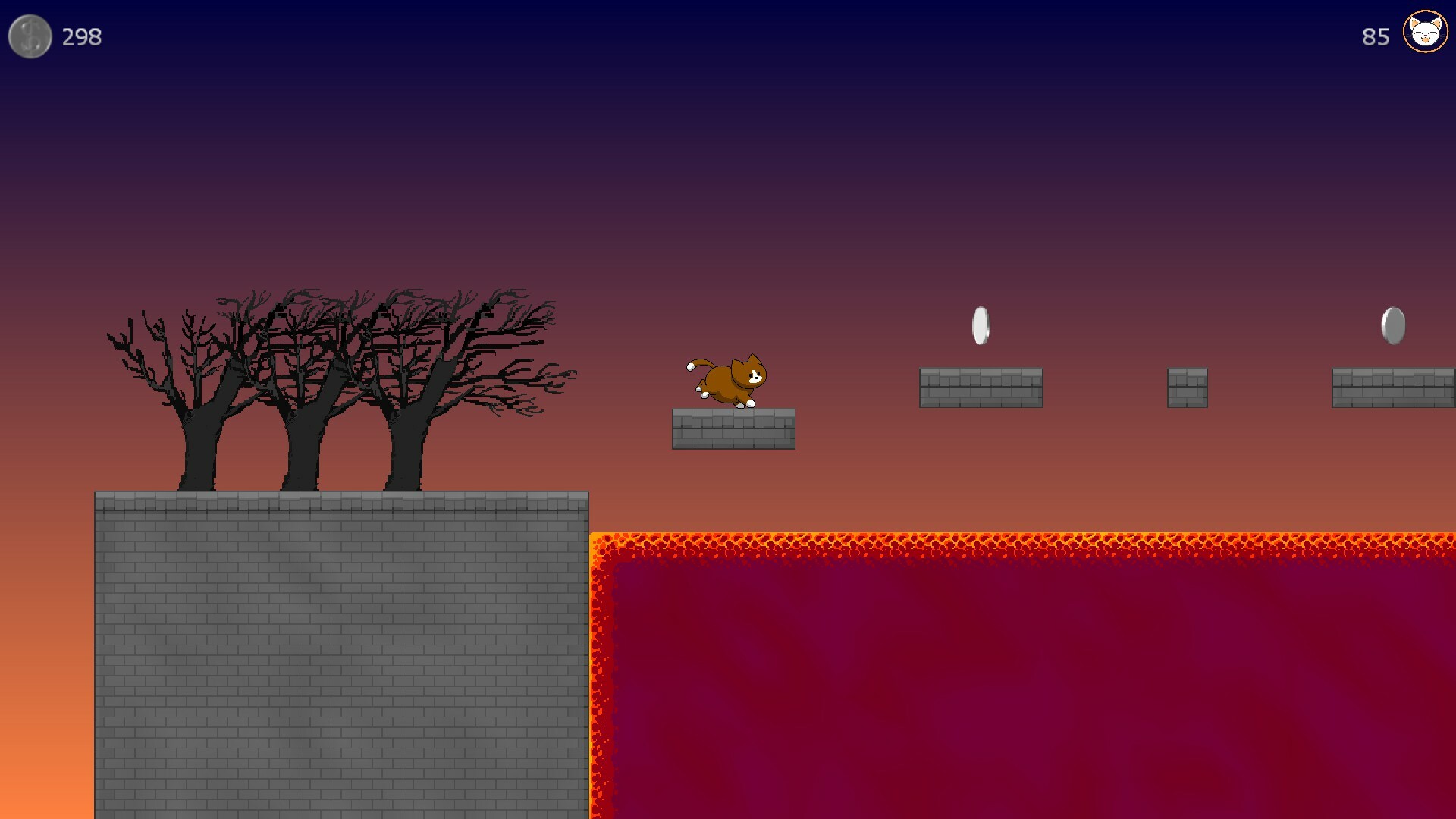Click the long brick platform under the coin
Image resolution: width=1456 pixels, height=819 pixels.
980,388
